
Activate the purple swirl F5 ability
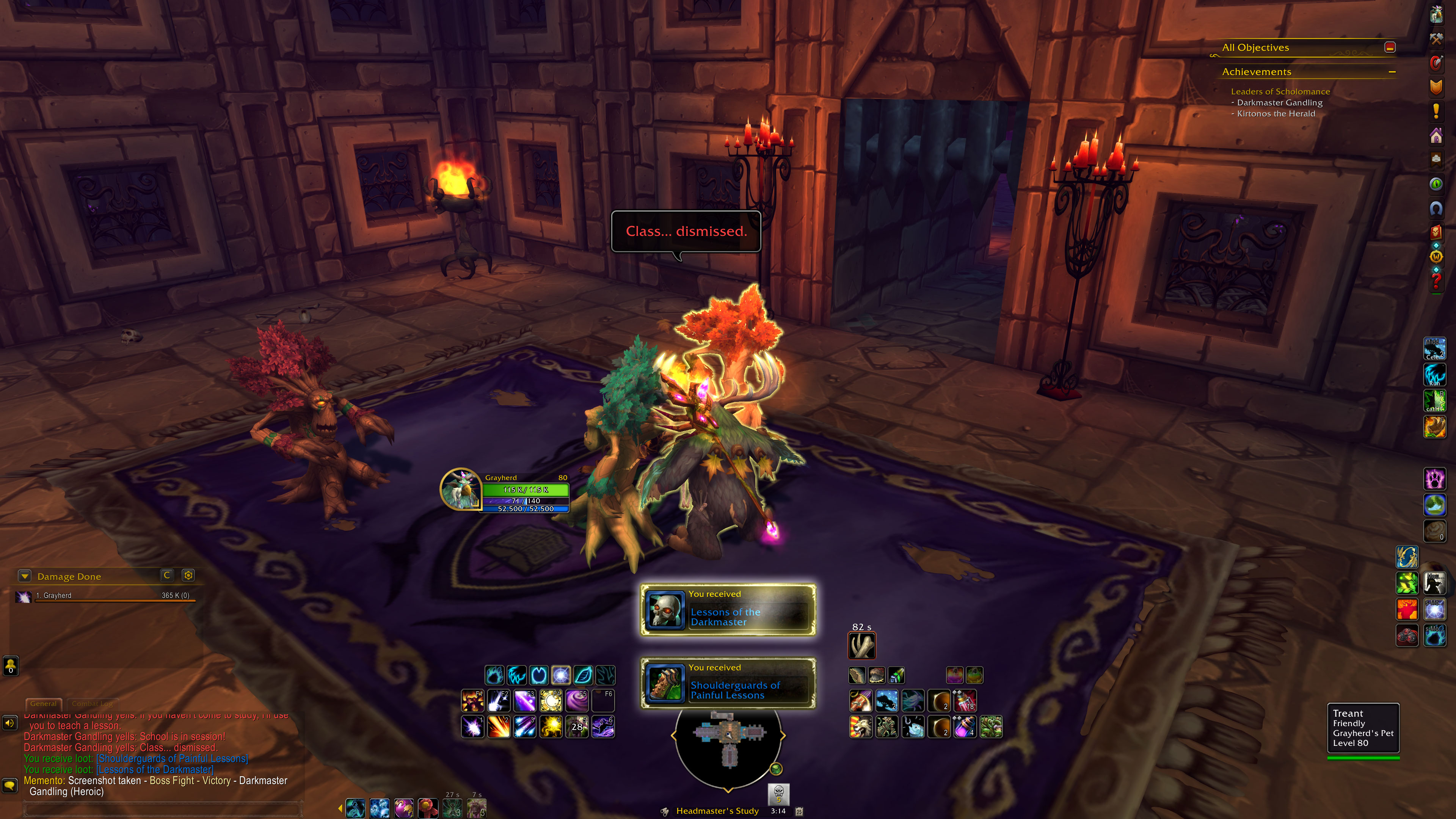point(577,701)
